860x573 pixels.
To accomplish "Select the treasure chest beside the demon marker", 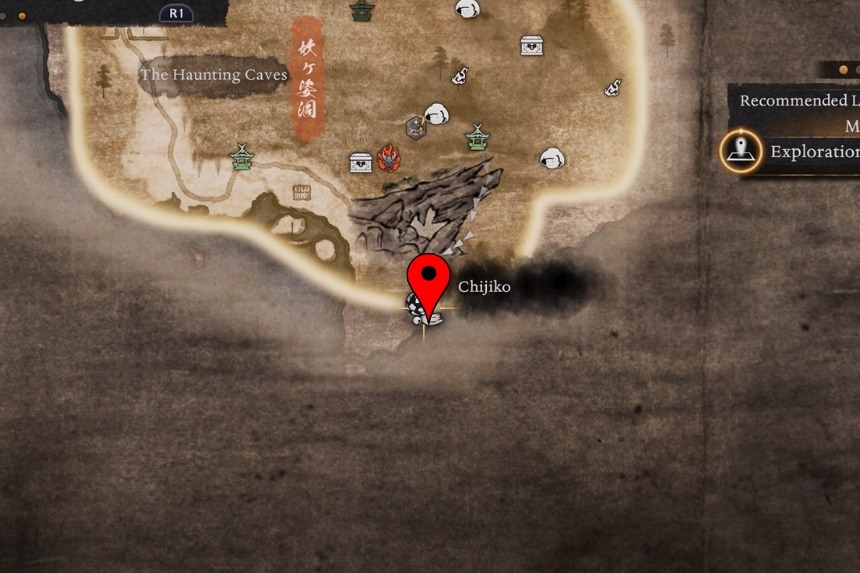I will tap(360, 162).
